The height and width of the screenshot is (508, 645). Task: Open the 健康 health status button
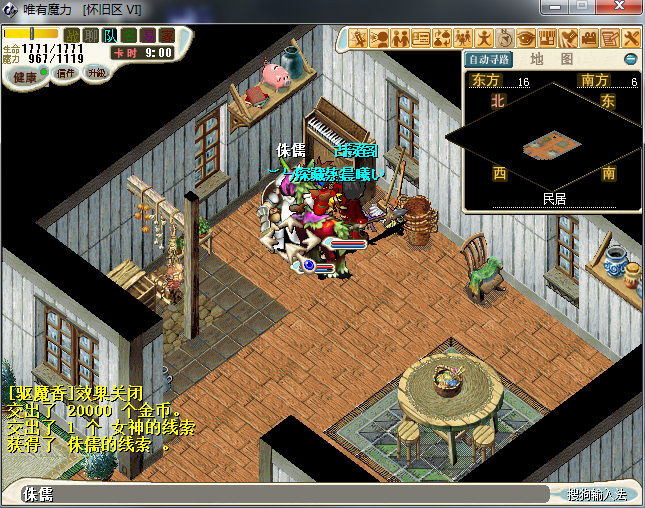pyautogui.click(x=26, y=77)
